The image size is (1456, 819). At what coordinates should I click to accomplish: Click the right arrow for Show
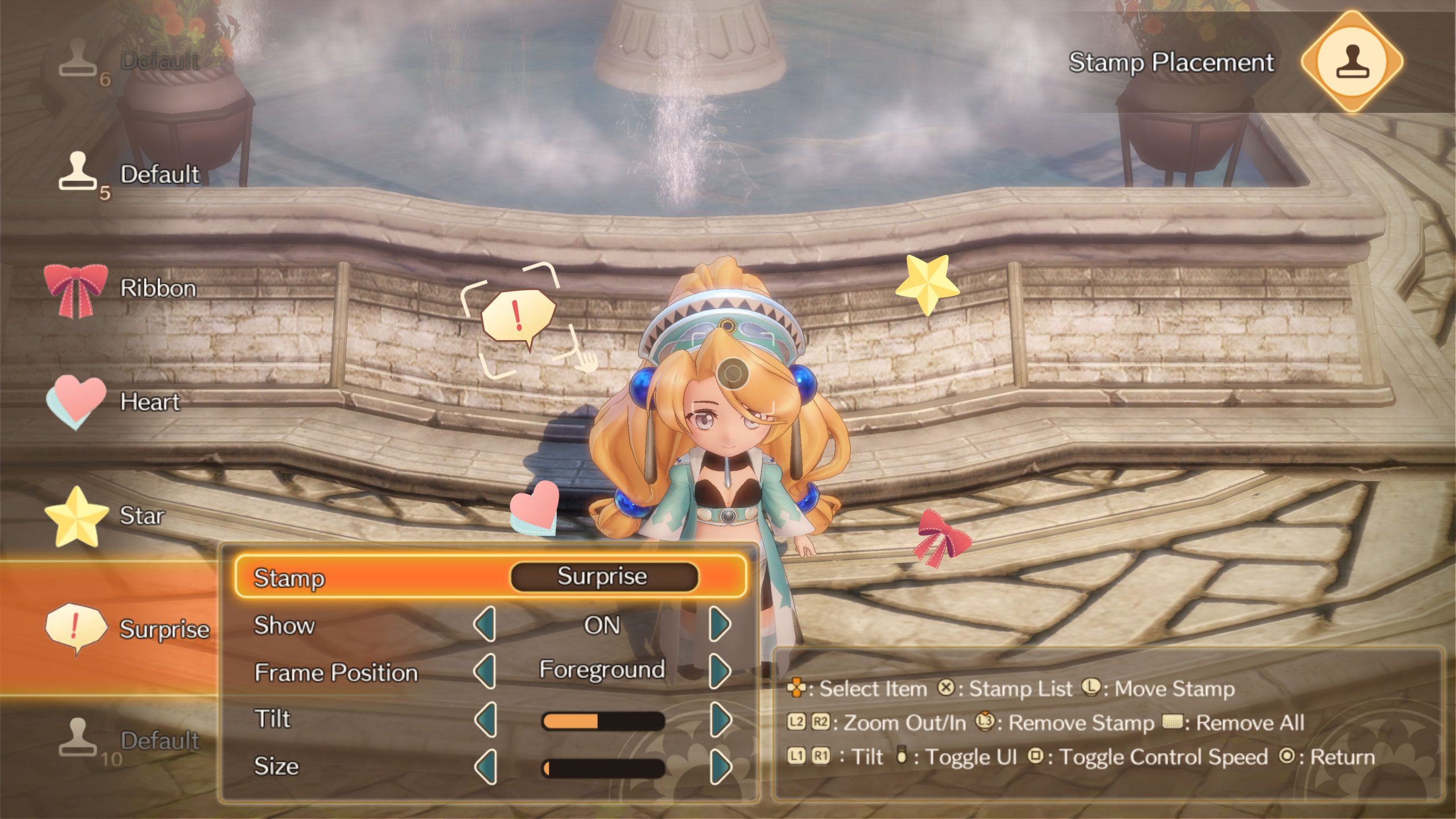[720, 624]
